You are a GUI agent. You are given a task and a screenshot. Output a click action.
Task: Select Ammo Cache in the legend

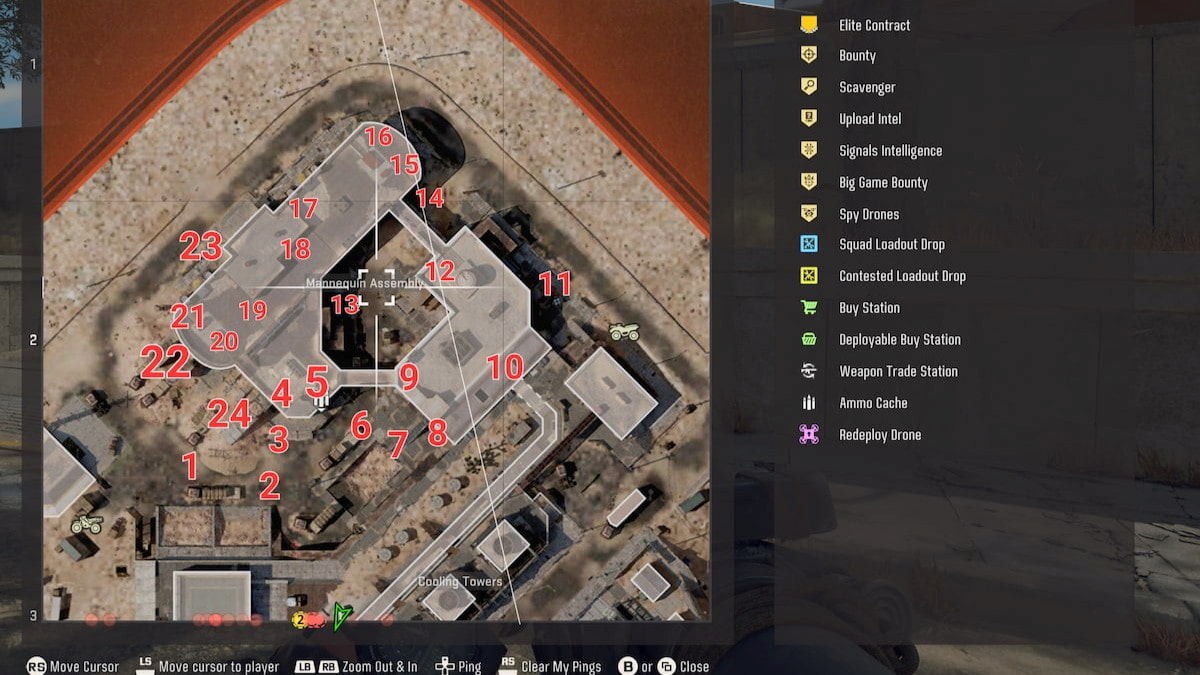873,403
